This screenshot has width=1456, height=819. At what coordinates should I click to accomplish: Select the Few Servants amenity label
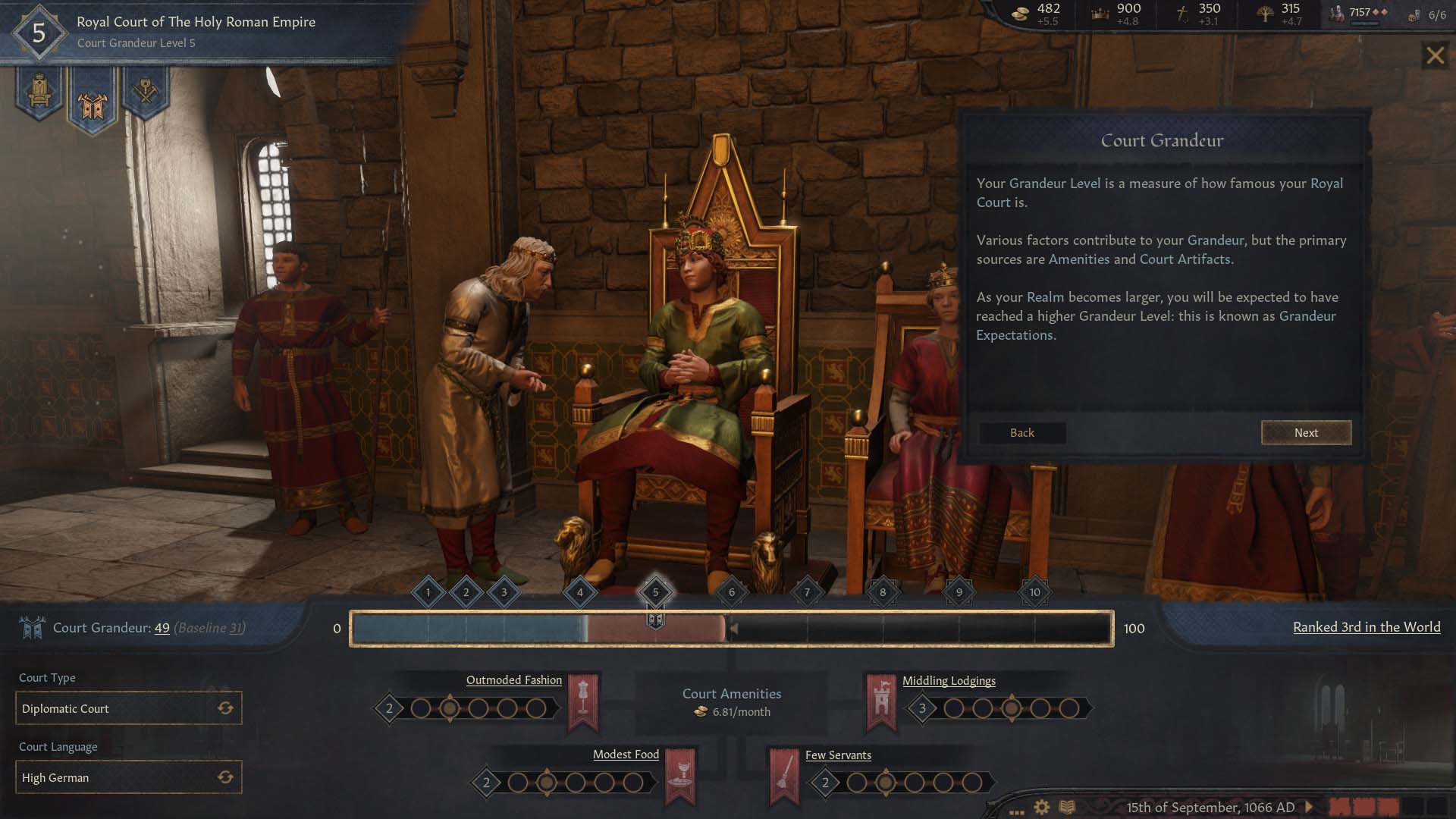(x=838, y=755)
